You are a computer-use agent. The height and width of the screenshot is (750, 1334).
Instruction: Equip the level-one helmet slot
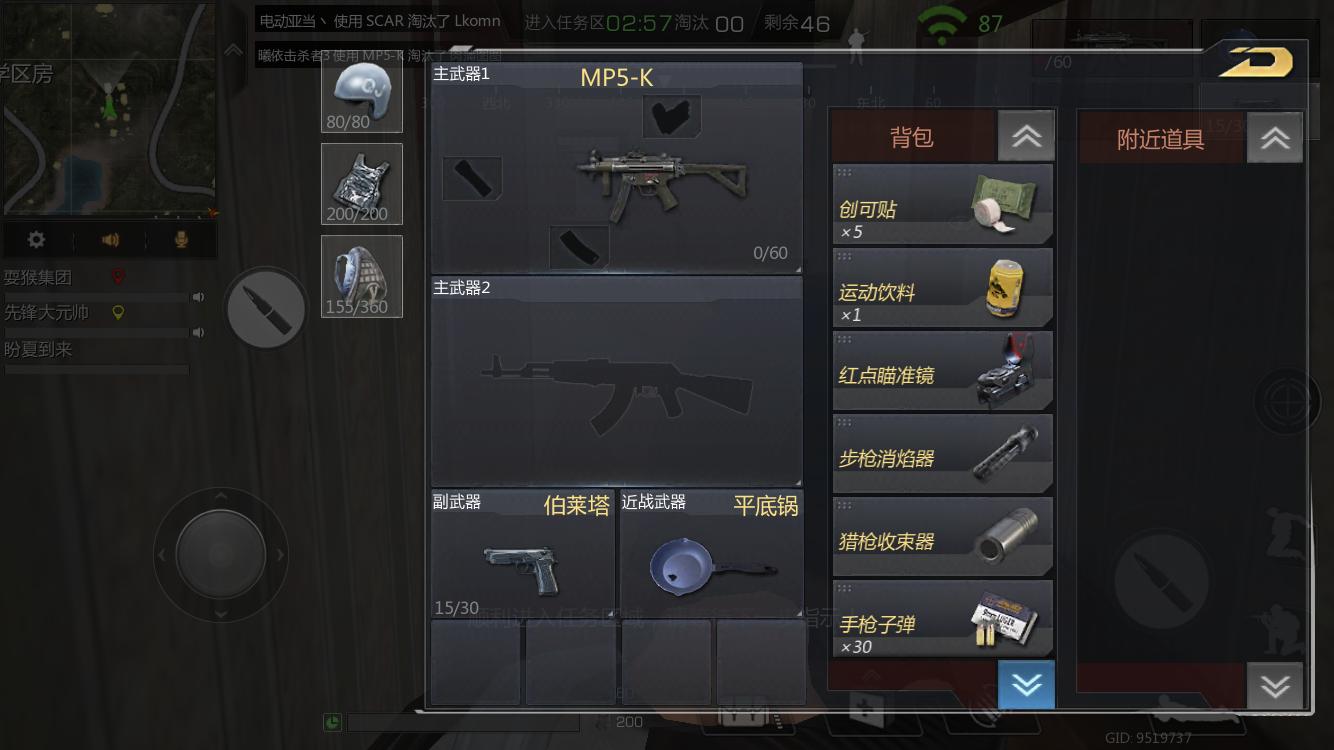pos(361,93)
